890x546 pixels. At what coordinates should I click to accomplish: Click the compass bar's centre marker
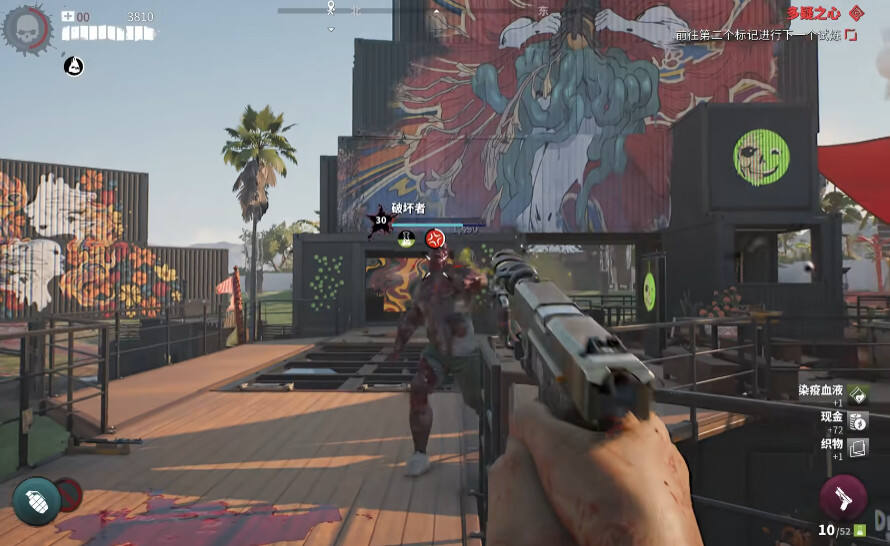(x=331, y=9)
